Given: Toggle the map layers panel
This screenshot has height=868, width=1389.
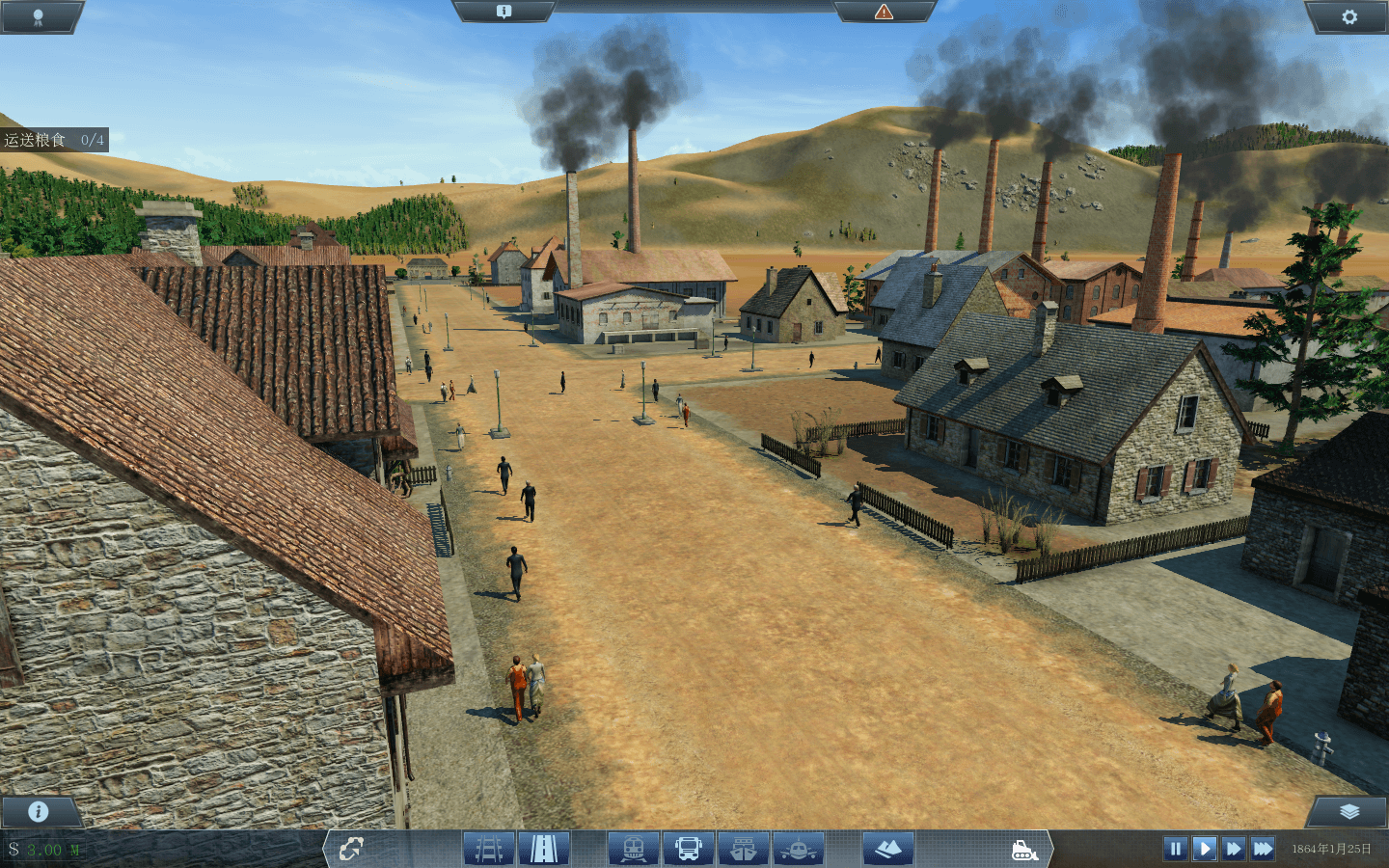Looking at the screenshot, I should coord(1348,811).
